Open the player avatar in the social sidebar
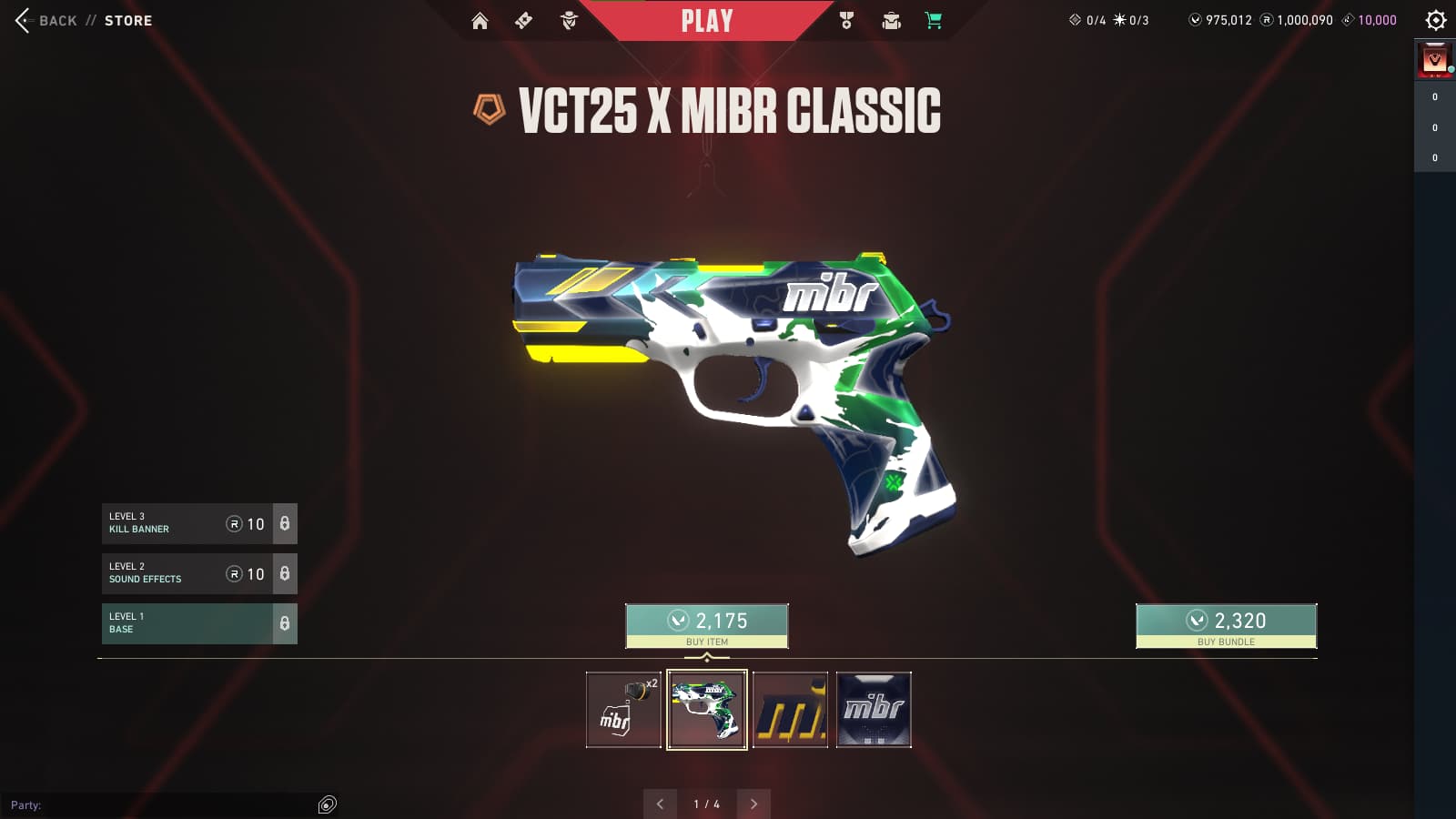The width and height of the screenshot is (1456, 819). (1435, 61)
